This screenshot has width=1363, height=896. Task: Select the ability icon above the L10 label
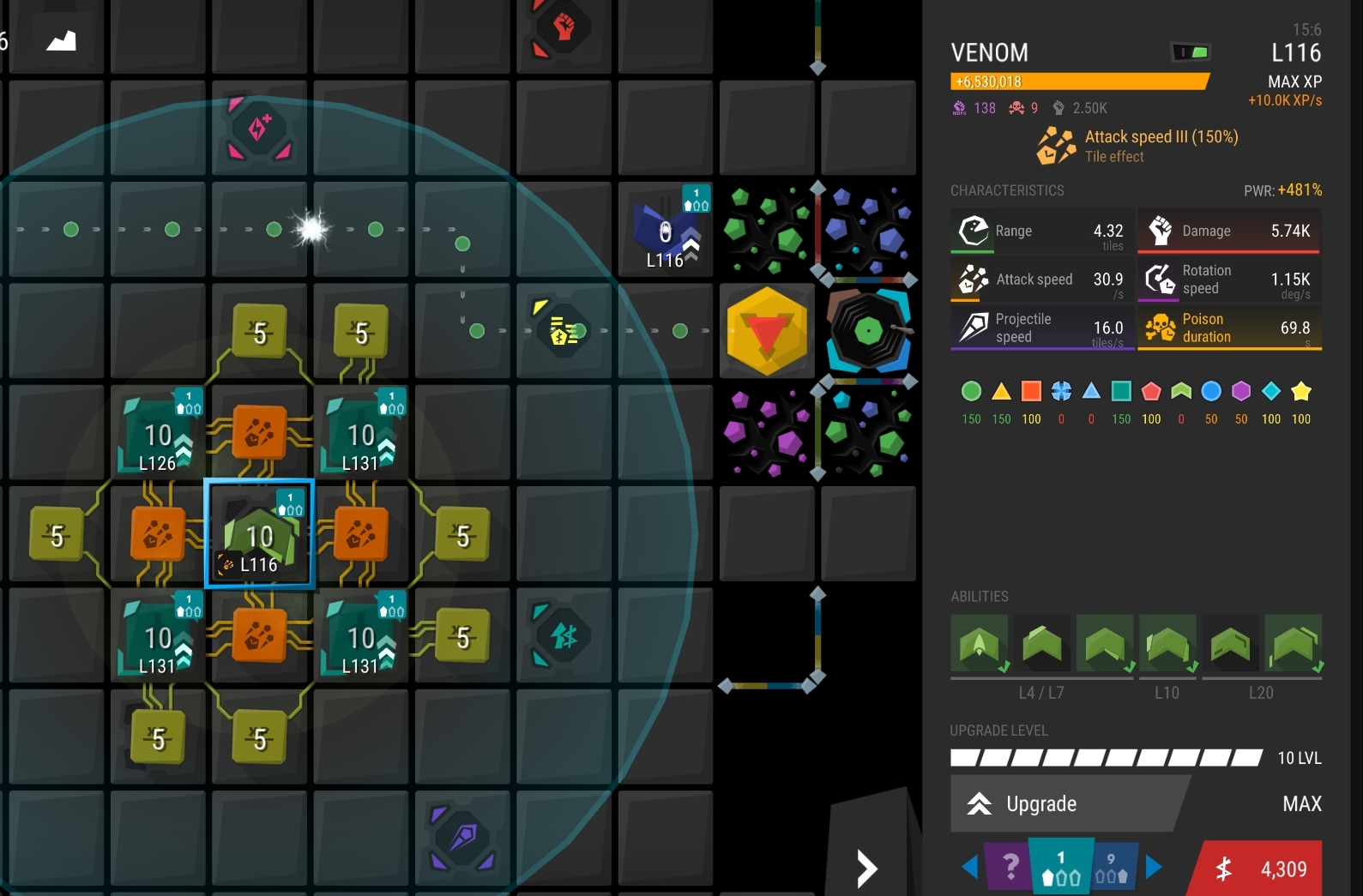point(1167,644)
